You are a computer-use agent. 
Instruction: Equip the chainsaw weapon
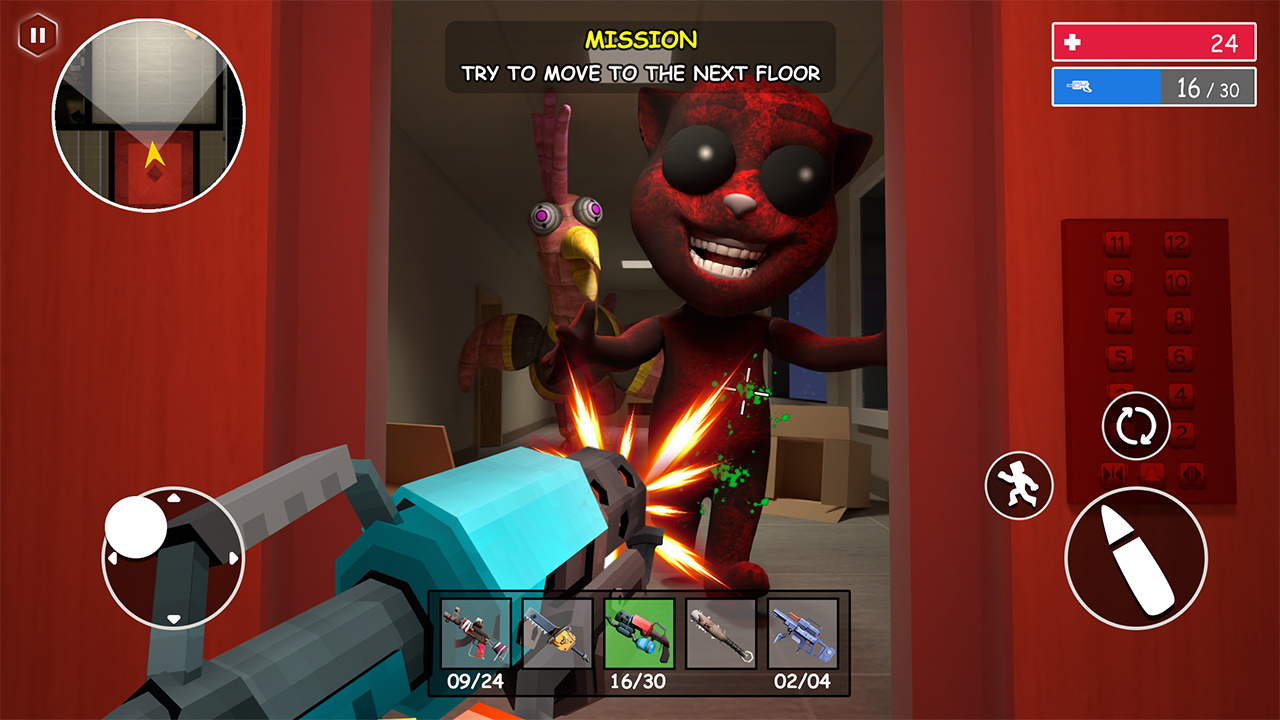[557, 633]
